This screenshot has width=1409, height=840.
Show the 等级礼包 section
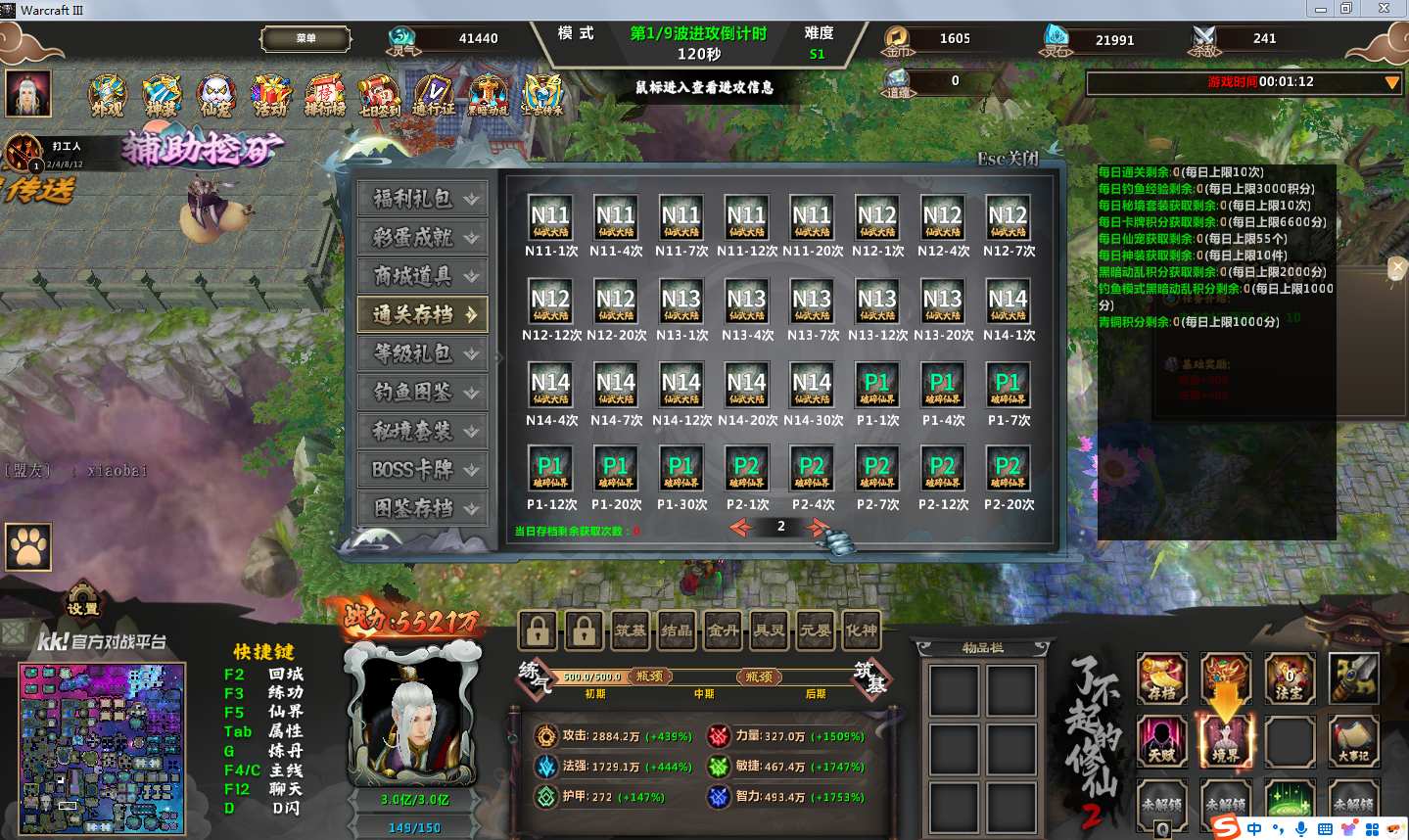[422, 353]
